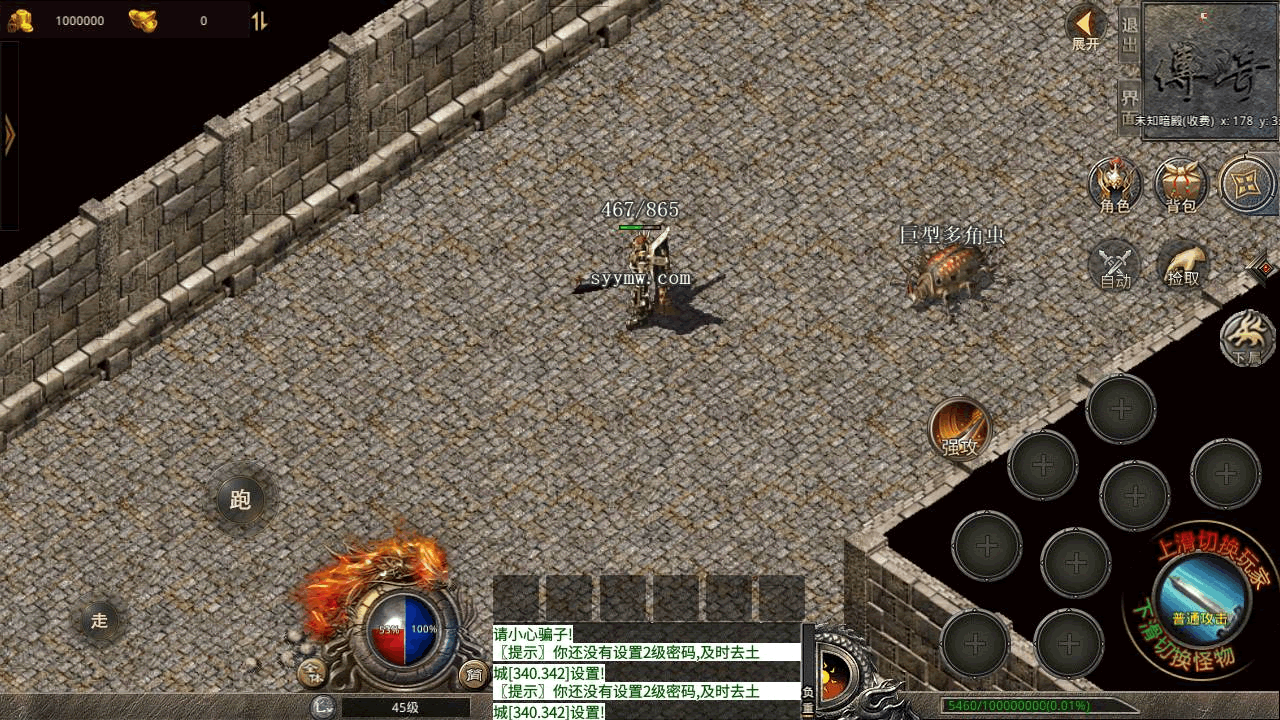This screenshot has width=1280, height=720.
Task: Click the 全体 button beside the health orb
Action: pos(314,673)
